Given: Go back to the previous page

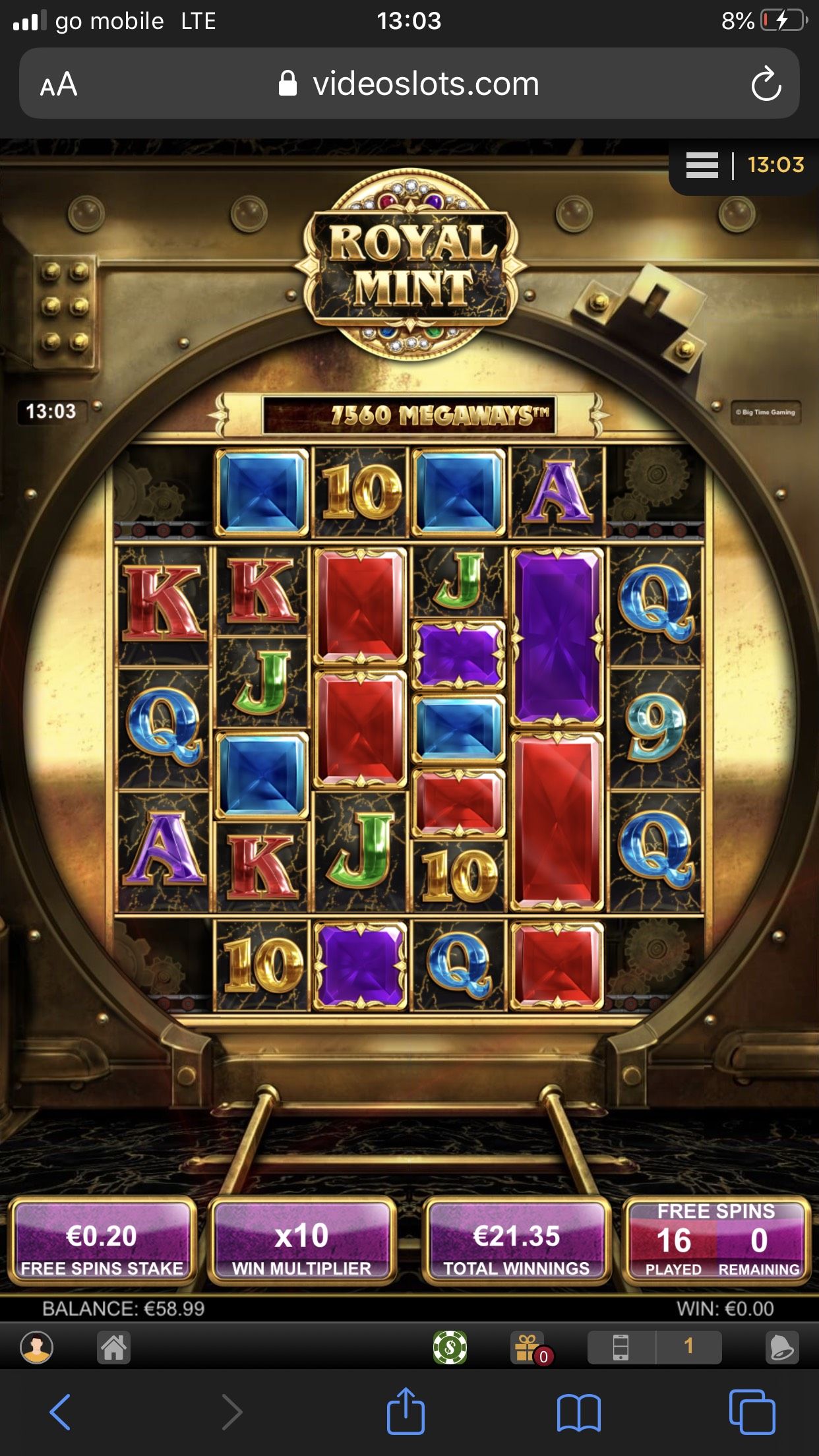Looking at the screenshot, I should click(x=60, y=1412).
